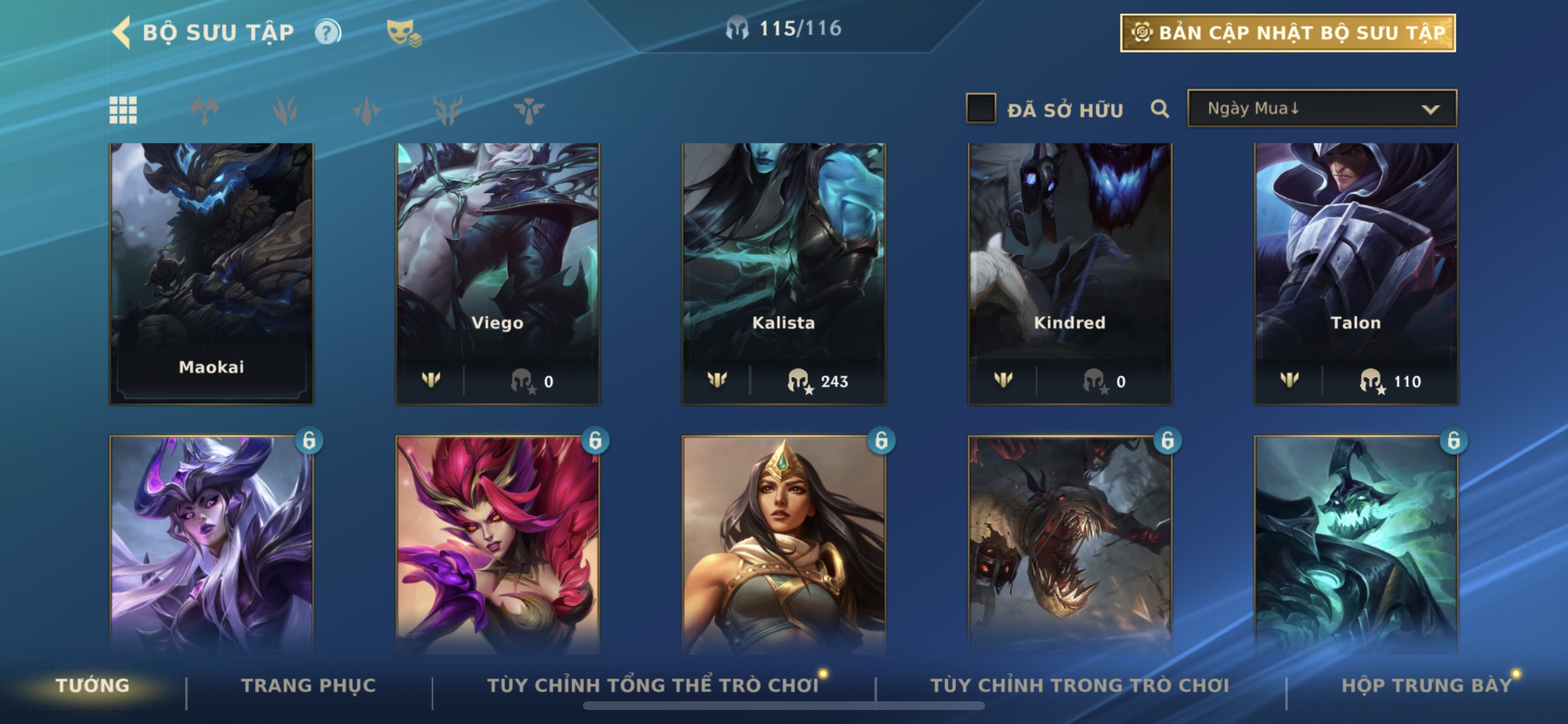Open the Hộp Trưng Bày tab
This screenshot has width=1568, height=724.
click(1426, 686)
